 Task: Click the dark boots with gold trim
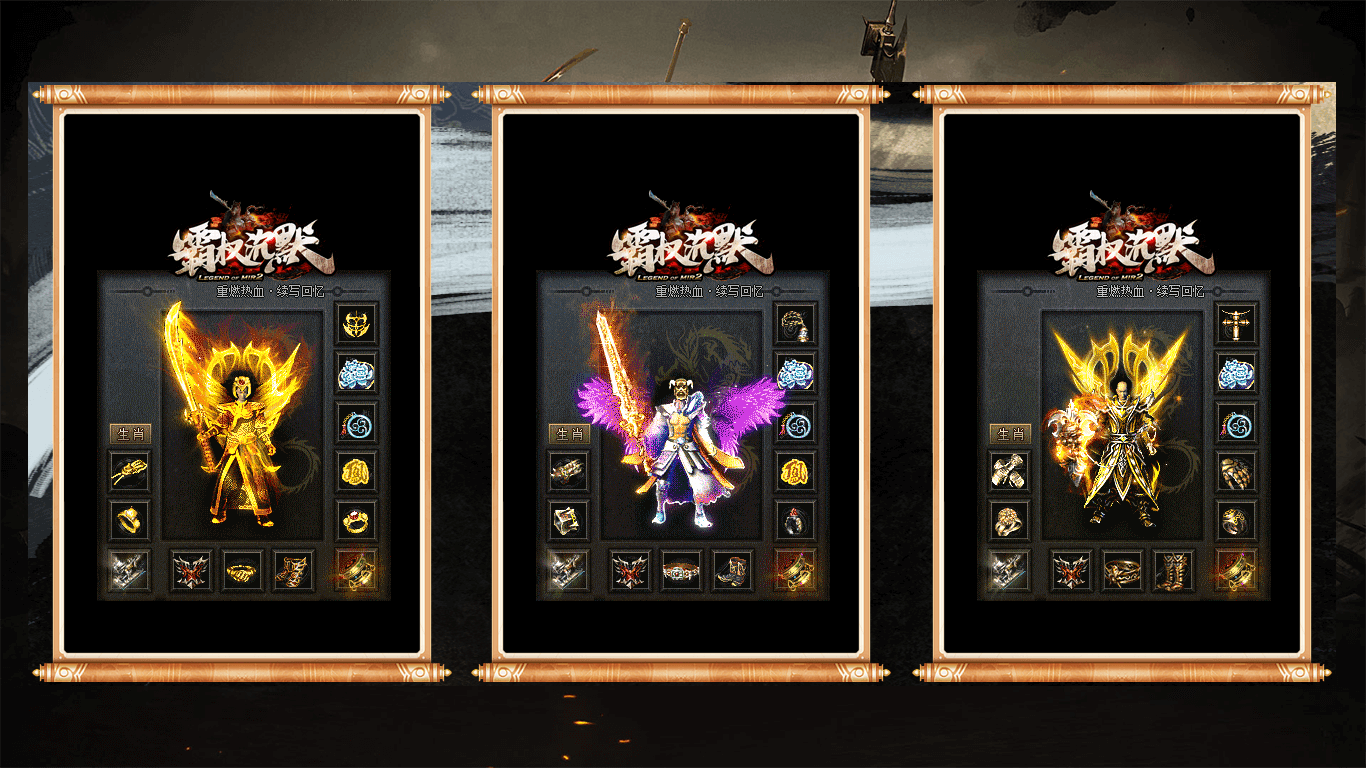pos(733,571)
